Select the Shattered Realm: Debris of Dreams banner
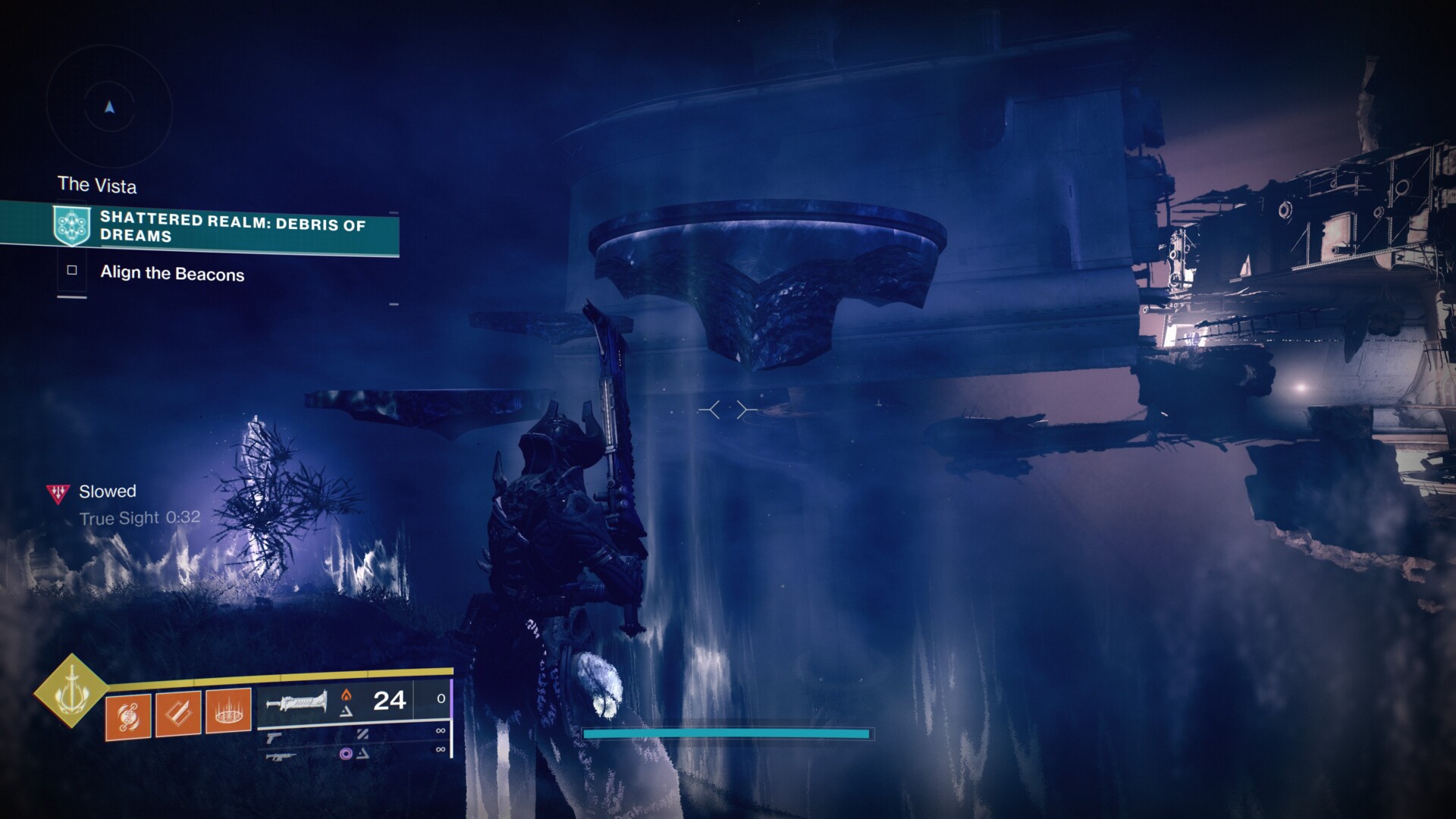Screen dimensions: 1456x819 (227, 230)
